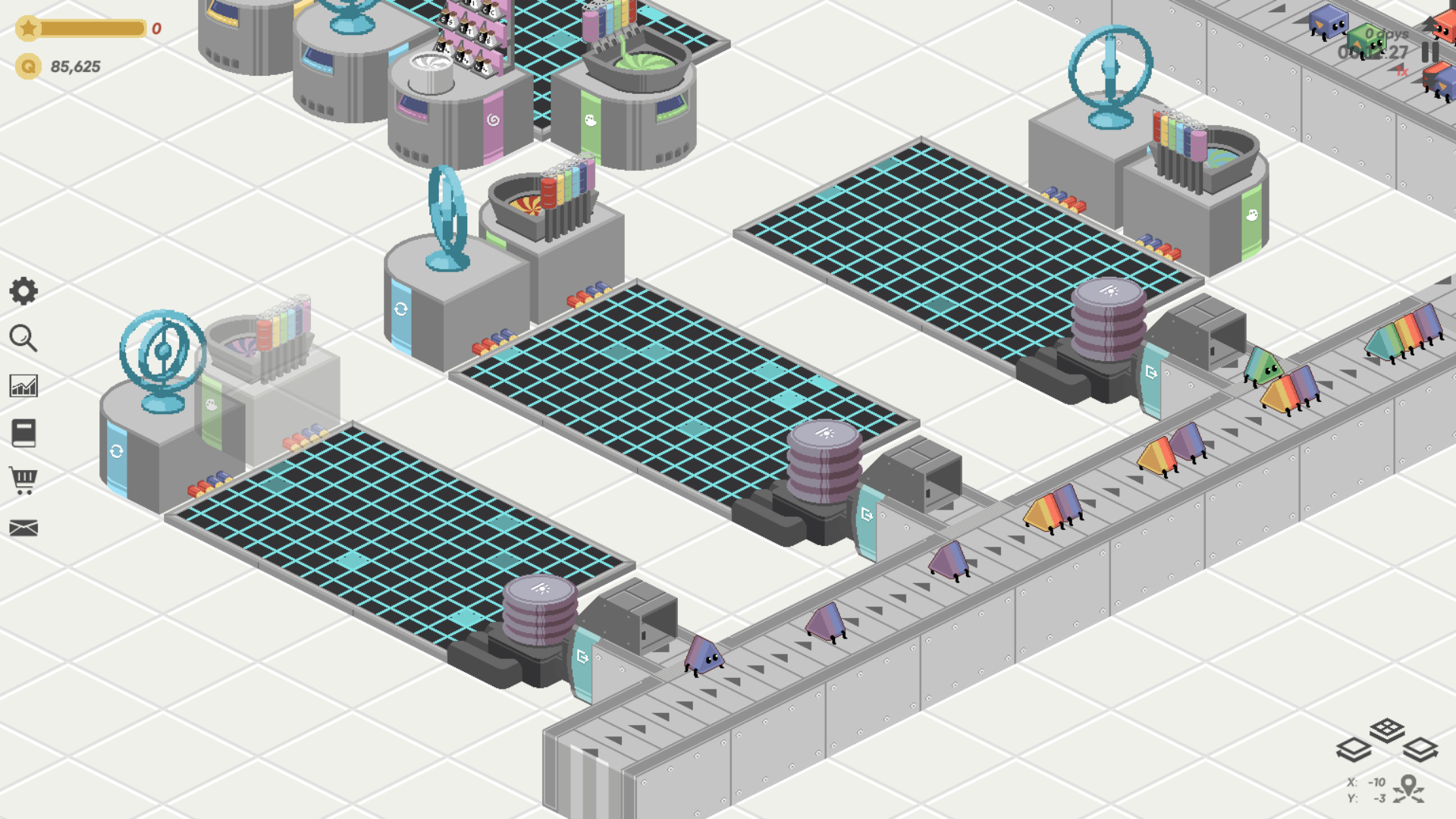The image size is (1456, 819).
Task: Toggle the grid layer view icon
Action: tap(1387, 730)
